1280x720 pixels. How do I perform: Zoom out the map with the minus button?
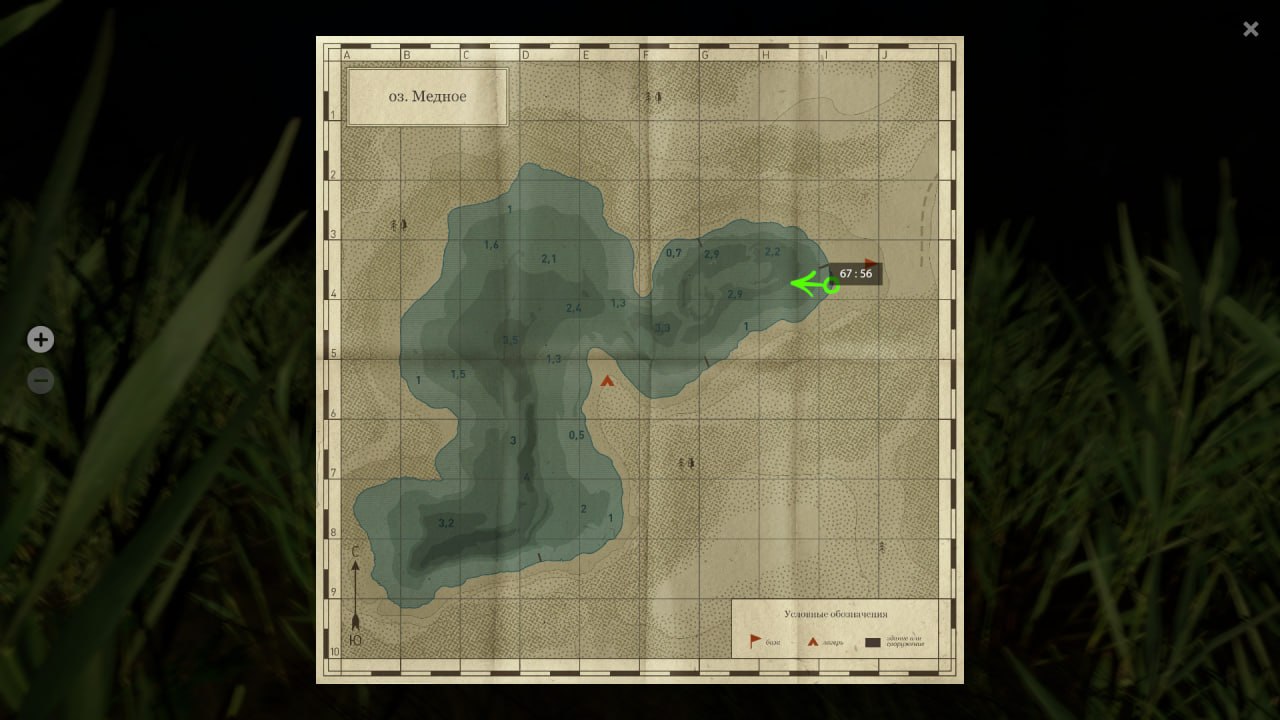(40, 381)
